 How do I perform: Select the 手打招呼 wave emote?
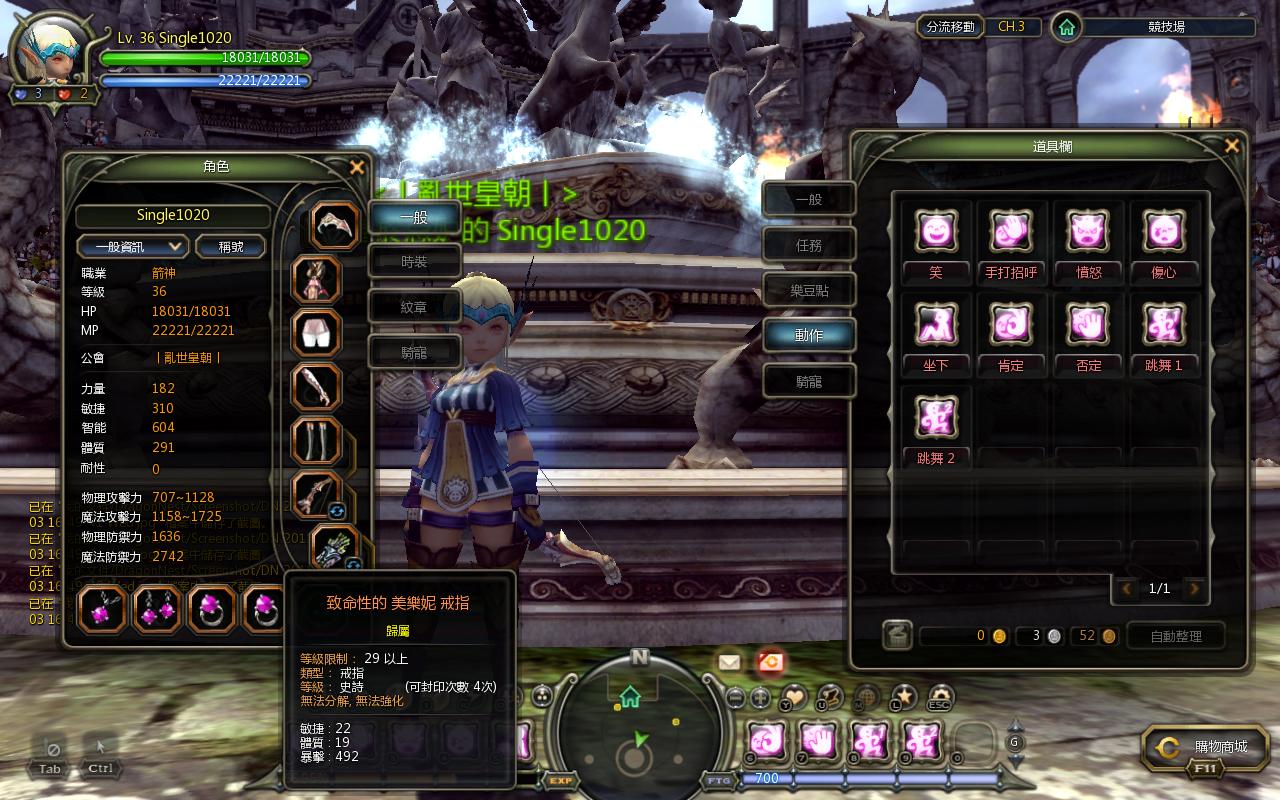pyautogui.click(x=1011, y=232)
